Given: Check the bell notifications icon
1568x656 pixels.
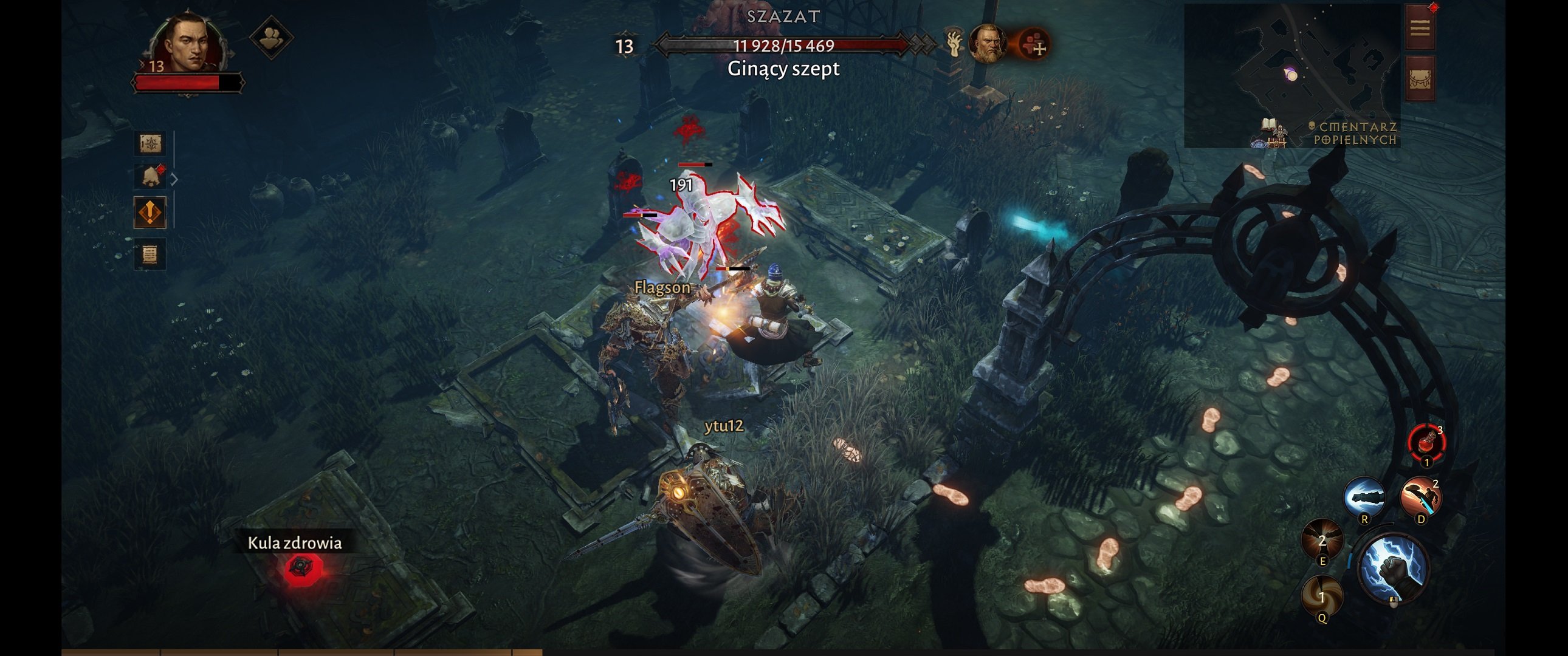Looking at the screenshot, I should pyautogui.click(x=150, y=177).
